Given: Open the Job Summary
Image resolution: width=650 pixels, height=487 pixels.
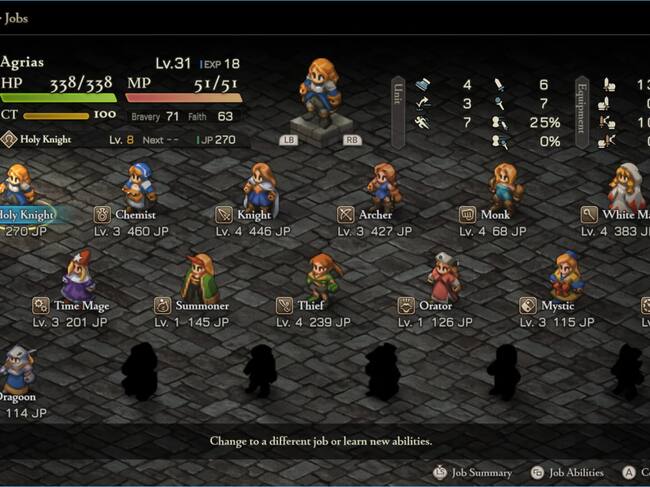Looking at the screenshot, I should 472,472.
